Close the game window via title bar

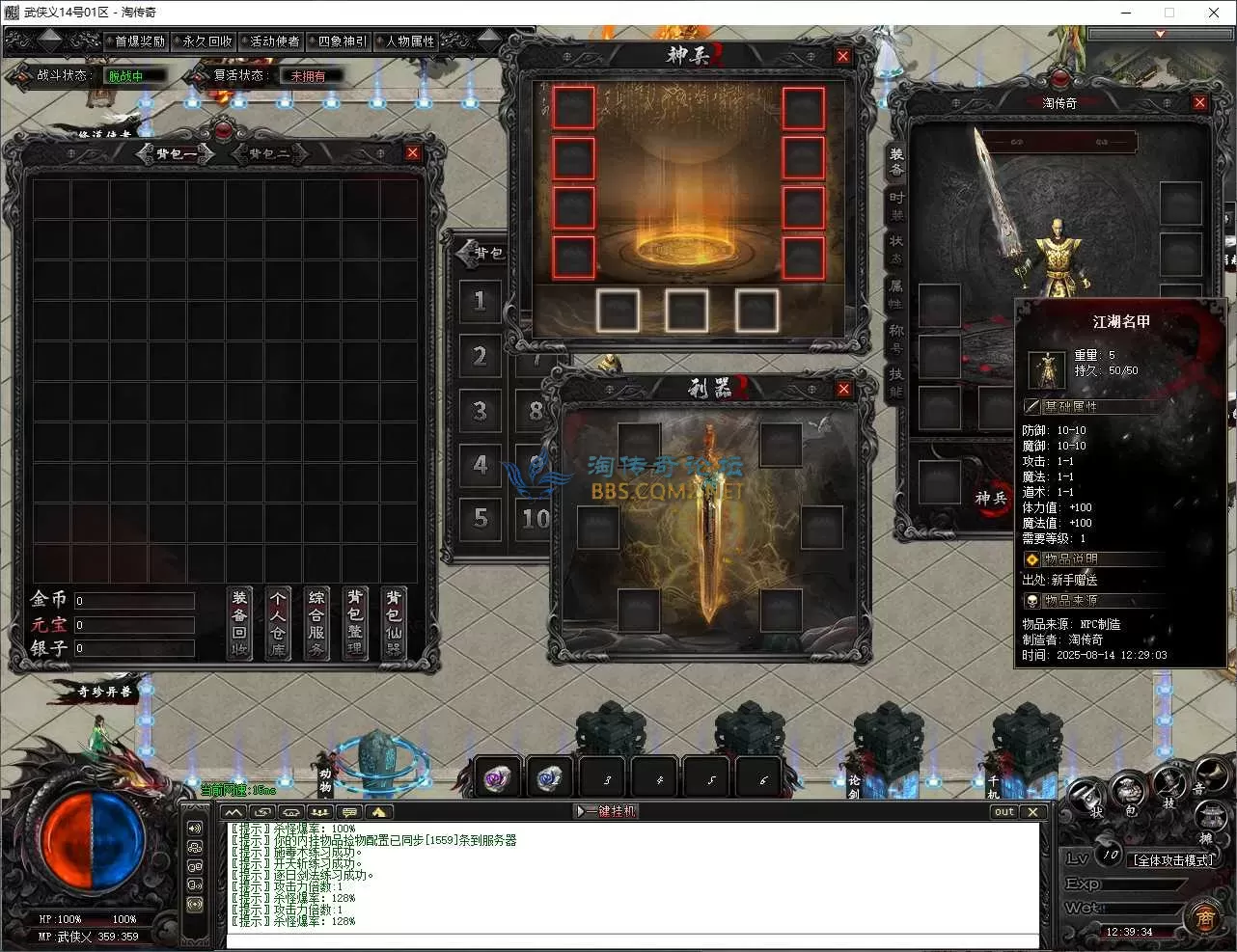[x=1213, y=13]
